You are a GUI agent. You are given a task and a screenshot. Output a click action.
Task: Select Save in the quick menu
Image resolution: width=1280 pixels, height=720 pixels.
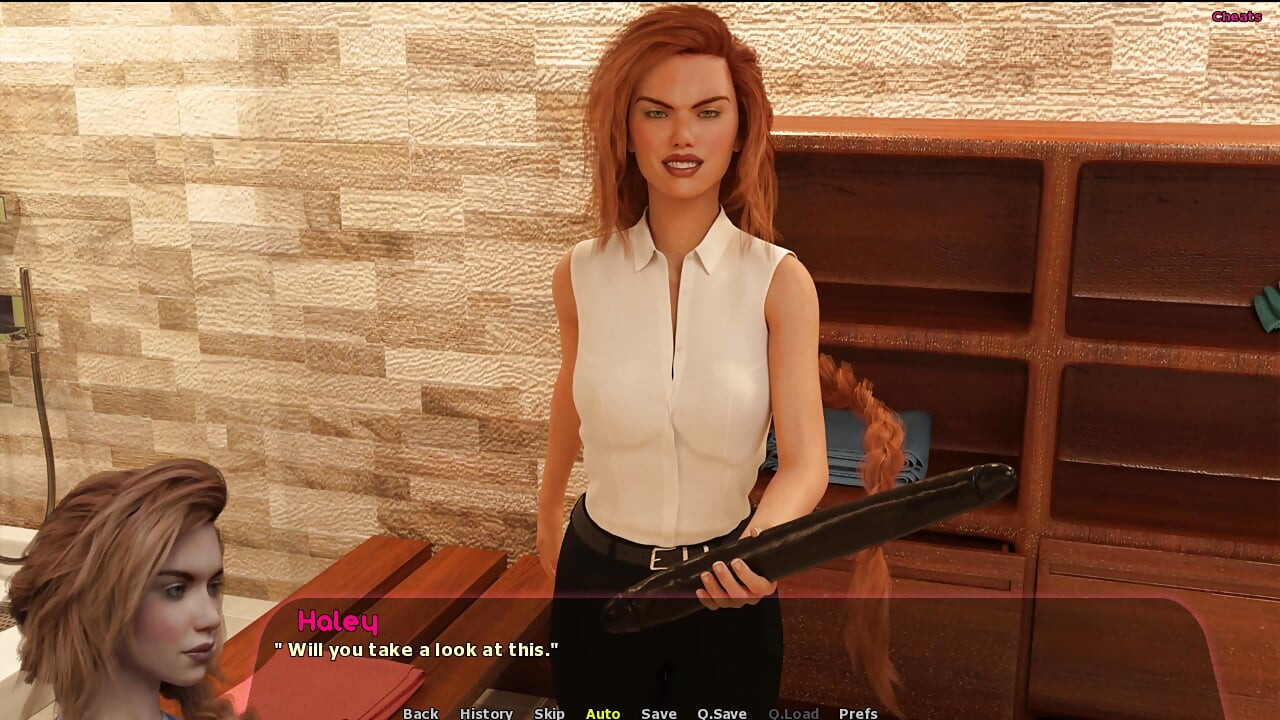tap(658, 713)
